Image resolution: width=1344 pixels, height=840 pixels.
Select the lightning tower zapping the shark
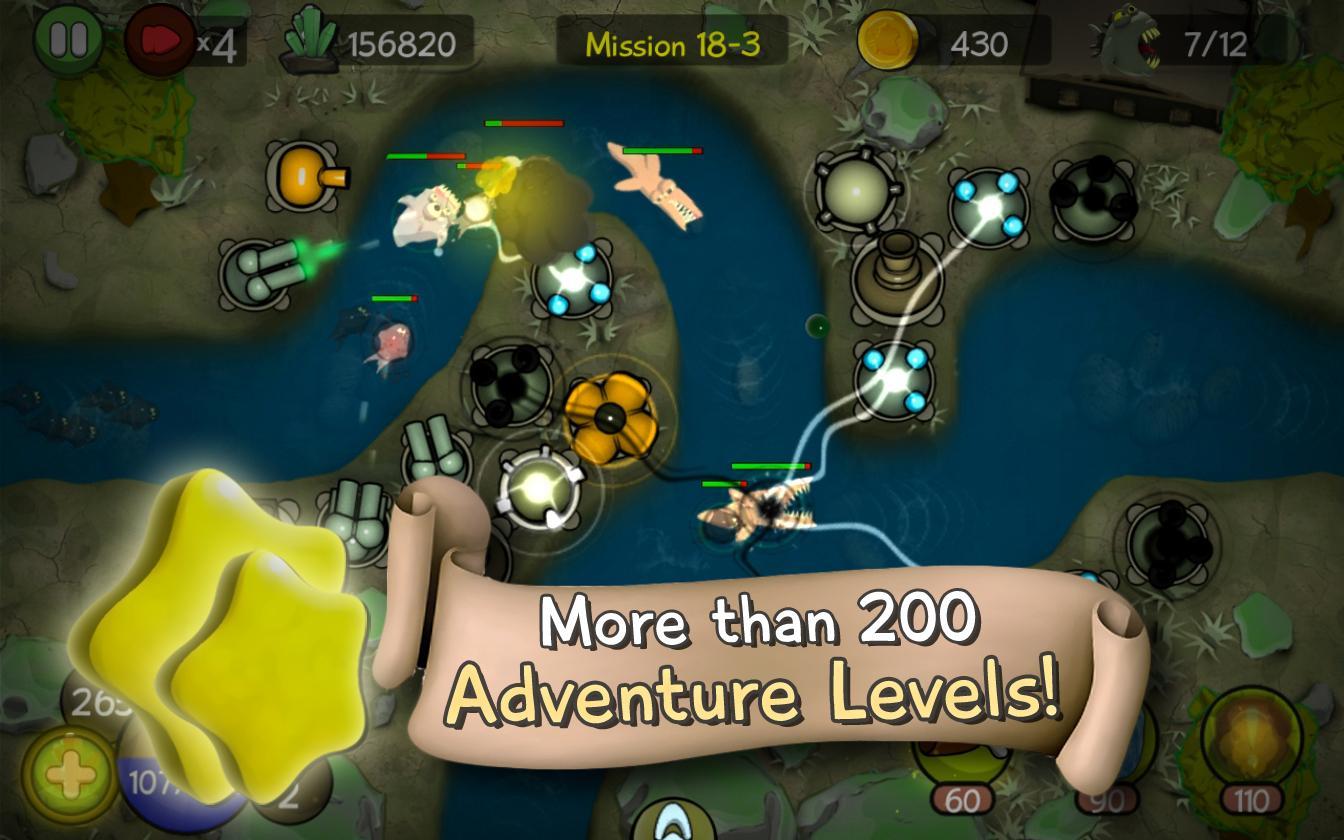[895, 380]
